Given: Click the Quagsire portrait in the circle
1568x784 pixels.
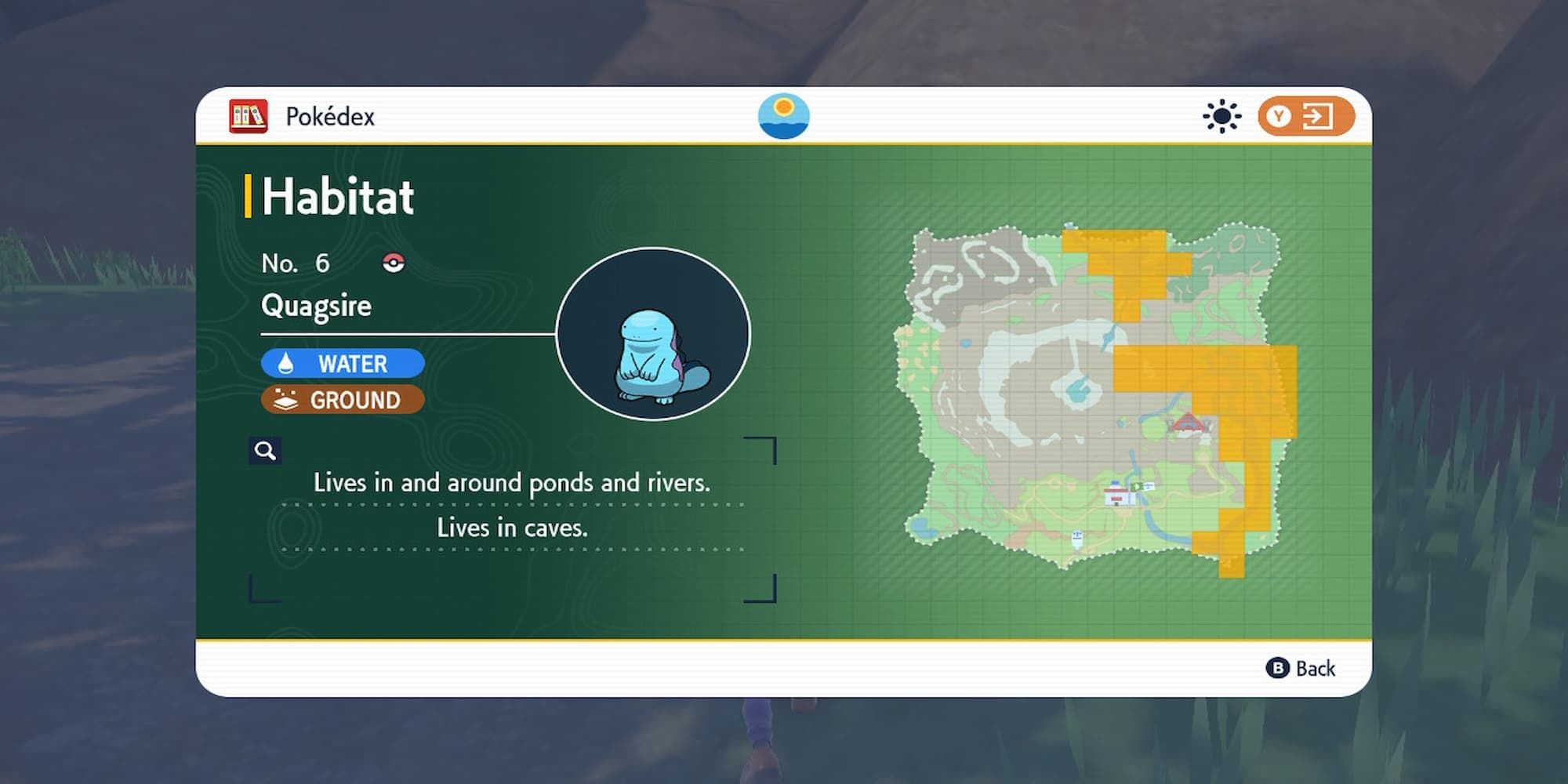Looking at the screenshot, I should 655,334.
